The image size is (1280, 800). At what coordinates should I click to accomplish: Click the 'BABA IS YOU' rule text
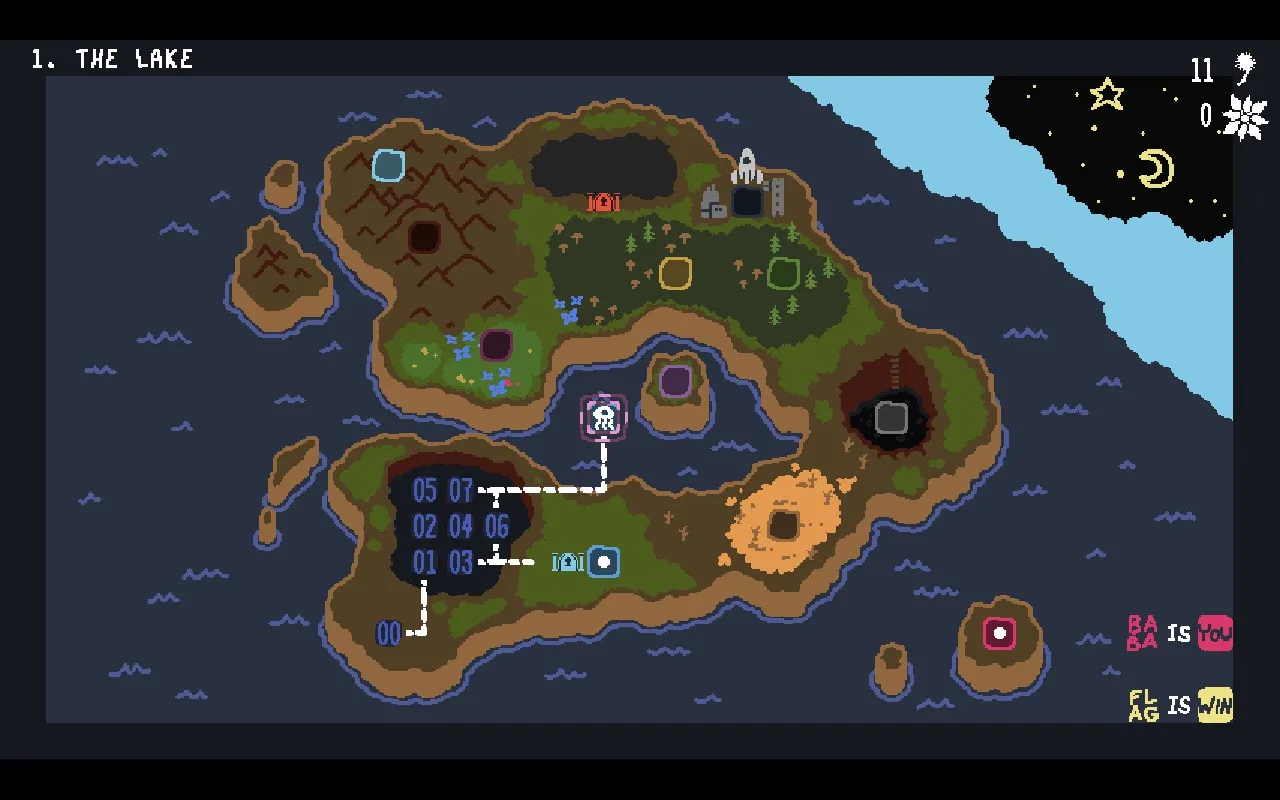click(x=1176, y=633)
